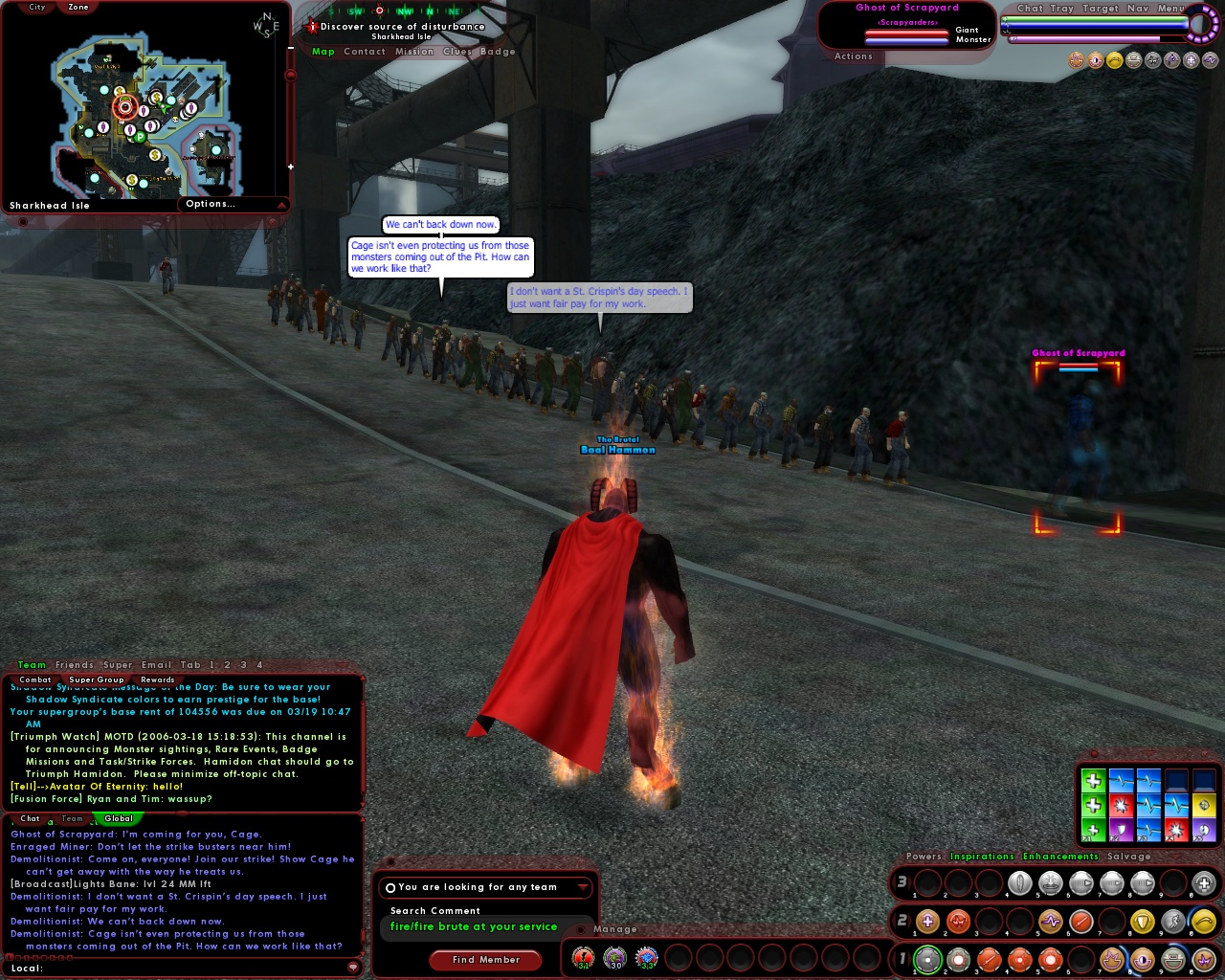
Task: Click the yellow shield inspiration in tray 2
Action: pos(1143,923)
